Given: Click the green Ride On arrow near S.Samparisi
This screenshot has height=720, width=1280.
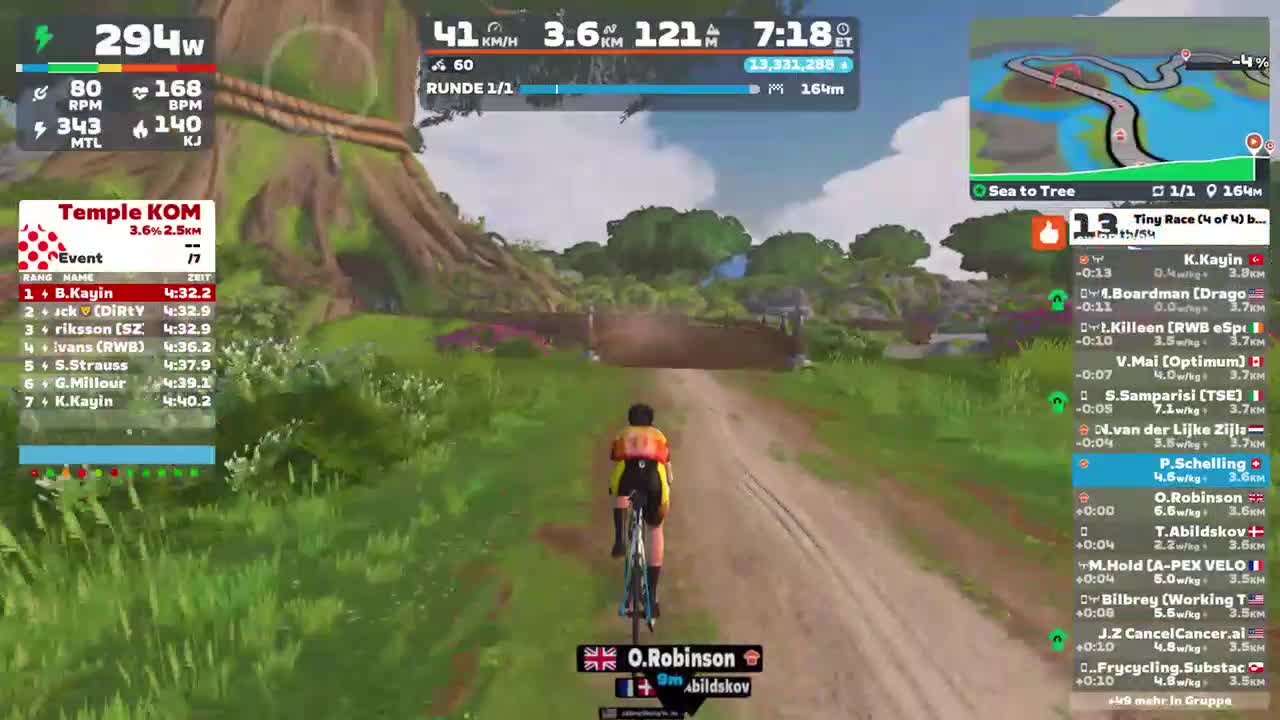Looking at the screenshot, I should click(x=1056, y=401).
